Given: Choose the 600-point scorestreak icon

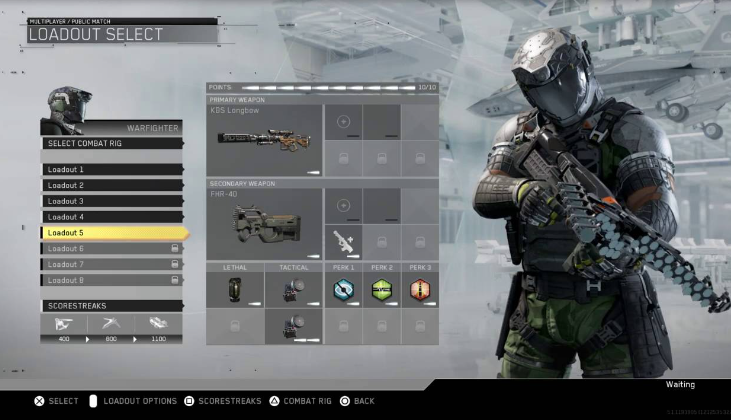Looking at the screenshot, I should (x=111, y=325).
